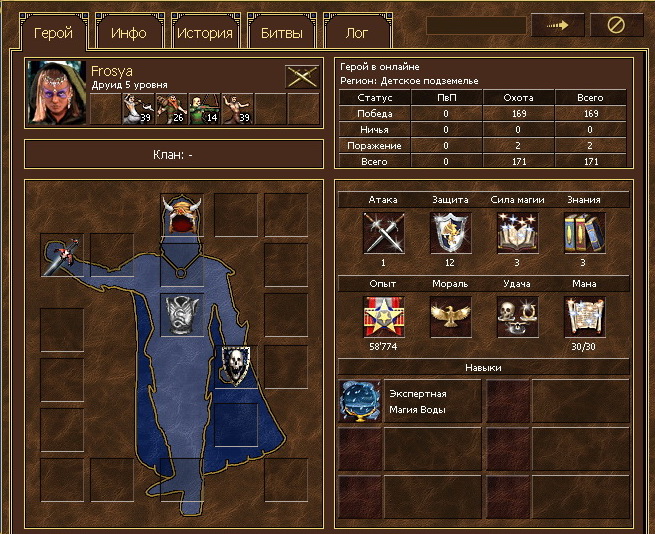
Task: Select the silver breastplate armor slot
Action: point(181,316)
